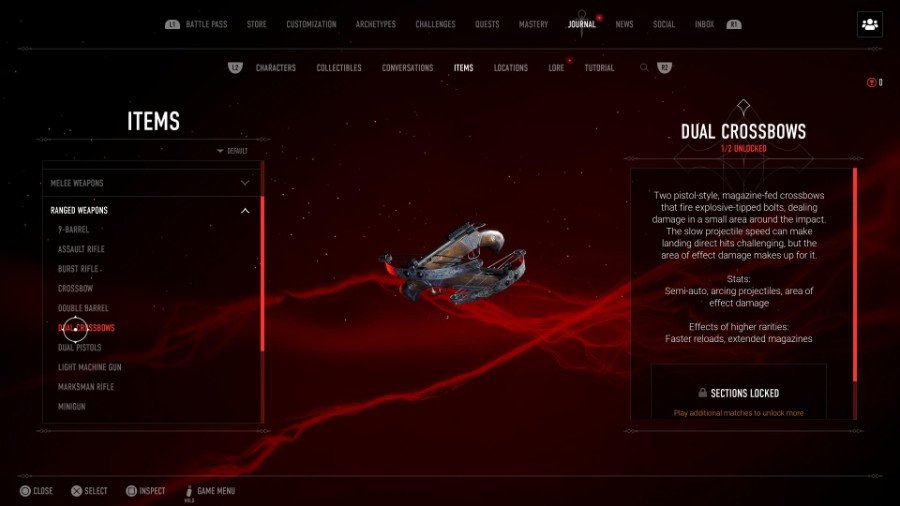Switch to the Store tab
This screenshot has height=506, width=900.
pyautogui.click(x=256, y=24)
